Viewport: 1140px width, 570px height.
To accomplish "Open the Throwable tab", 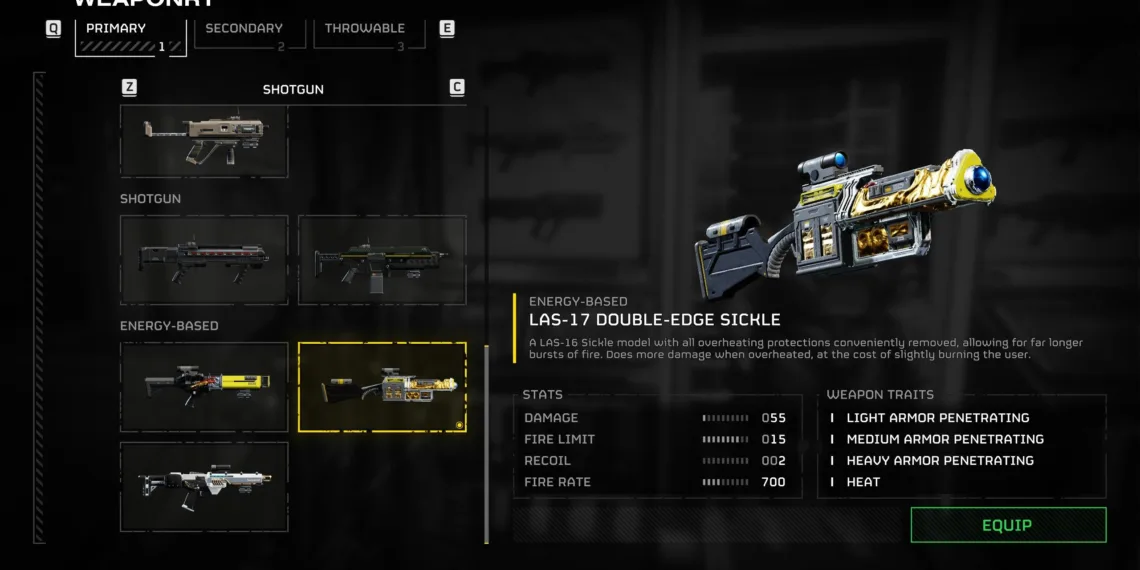I will [x=364, y=36].
